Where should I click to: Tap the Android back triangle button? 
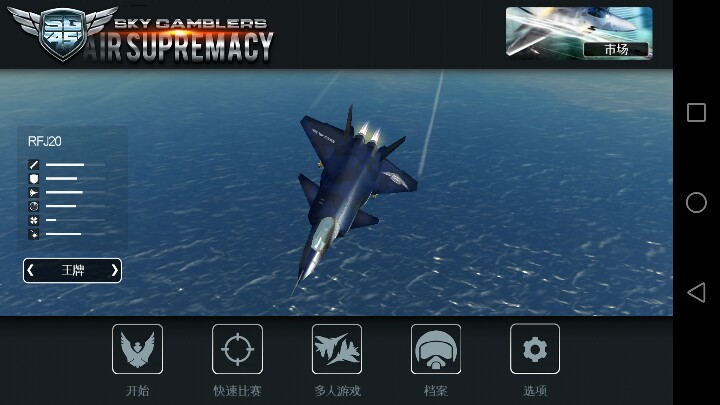pyautogui.click(x=696, y=292)
